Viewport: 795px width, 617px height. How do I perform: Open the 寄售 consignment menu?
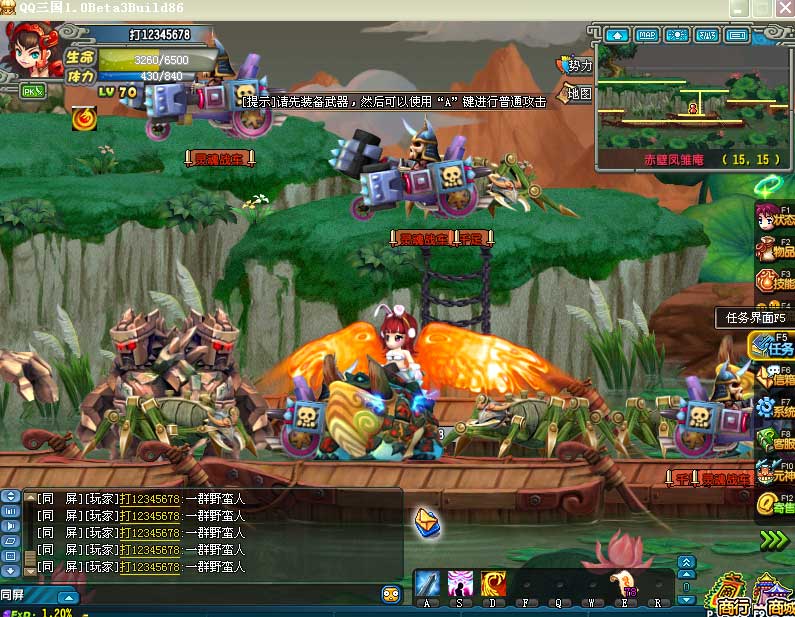[x=773, y=505]
